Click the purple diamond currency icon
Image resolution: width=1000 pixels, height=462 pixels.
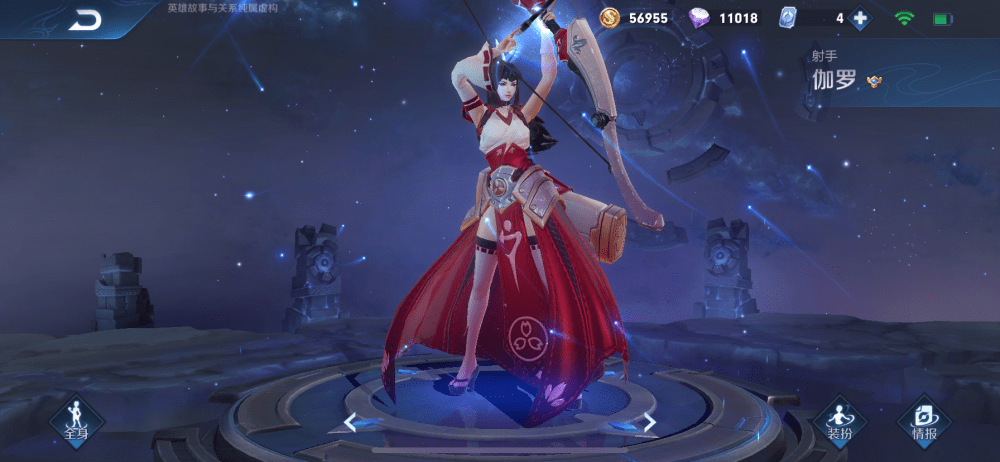click(699, 18)
